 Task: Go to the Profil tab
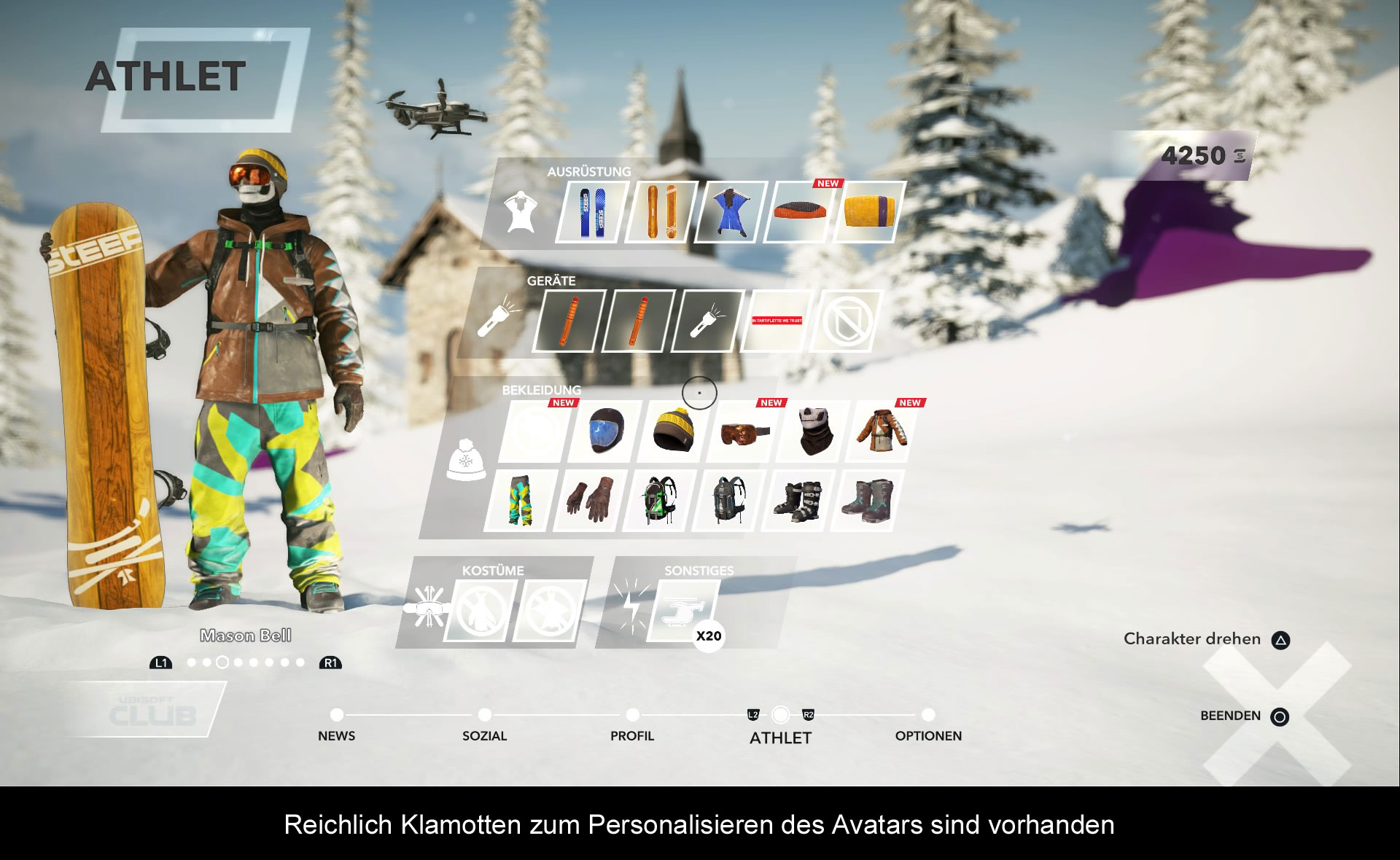tap(632, 726)
